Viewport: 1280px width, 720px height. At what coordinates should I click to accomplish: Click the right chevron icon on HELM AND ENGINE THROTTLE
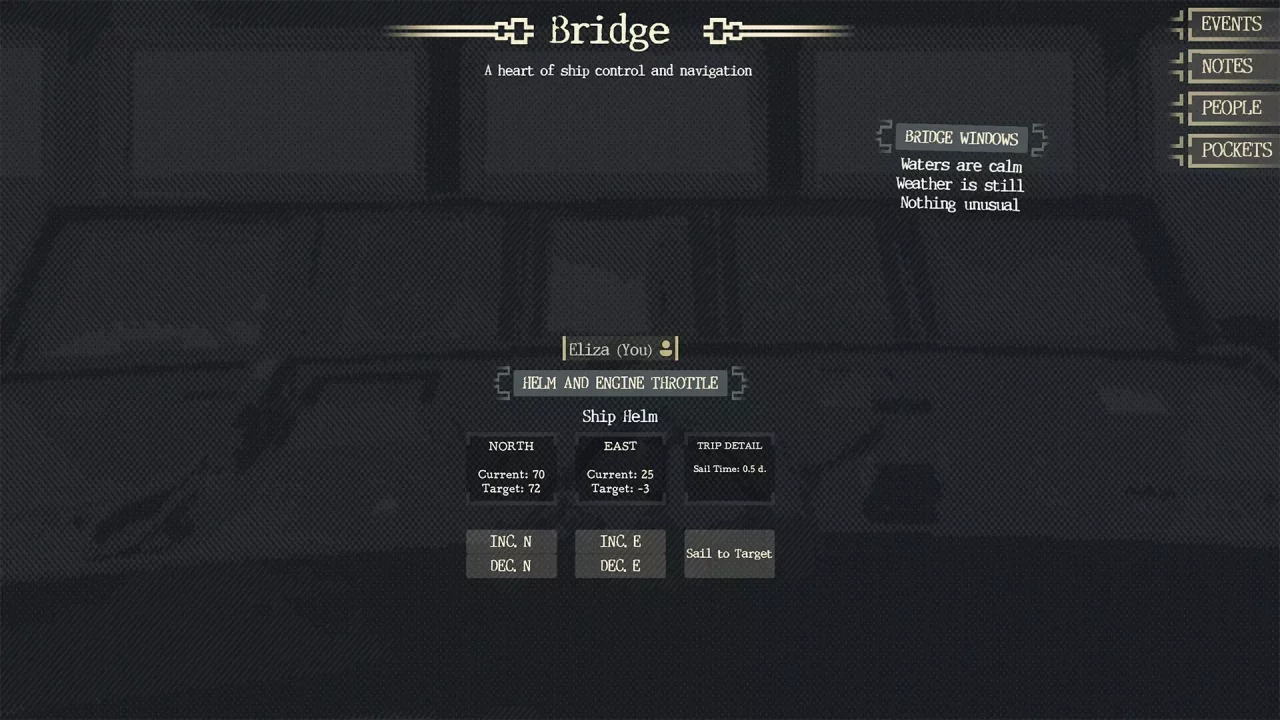click(739, 383)
